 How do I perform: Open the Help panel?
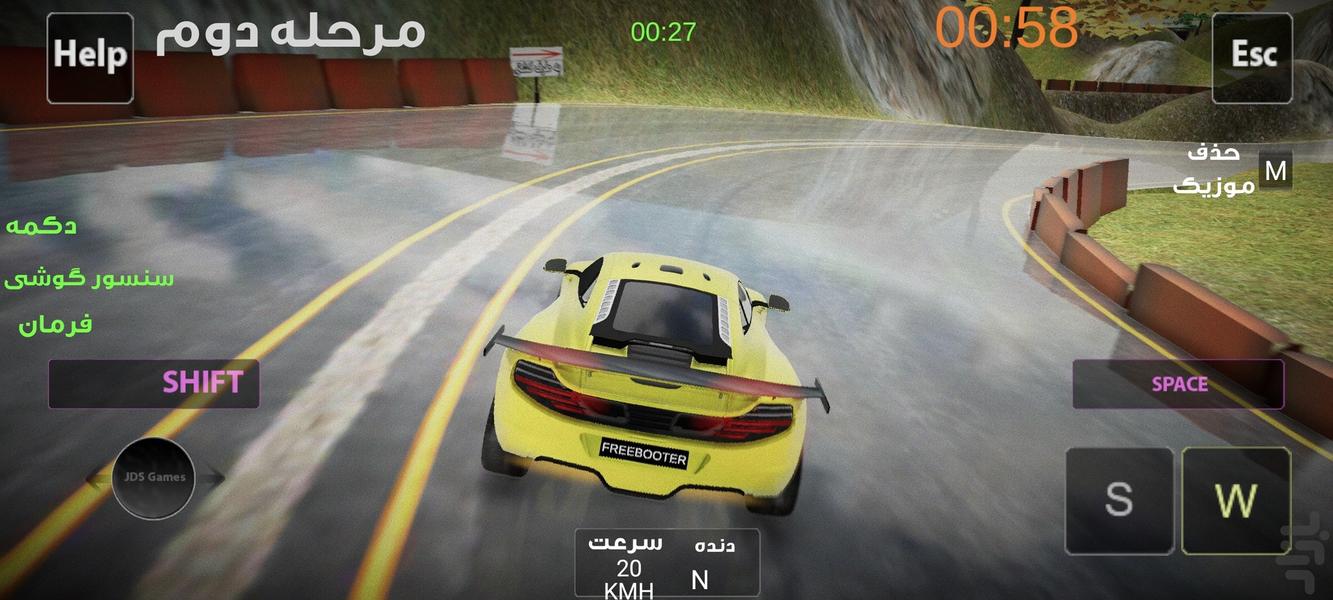[90, 57]
